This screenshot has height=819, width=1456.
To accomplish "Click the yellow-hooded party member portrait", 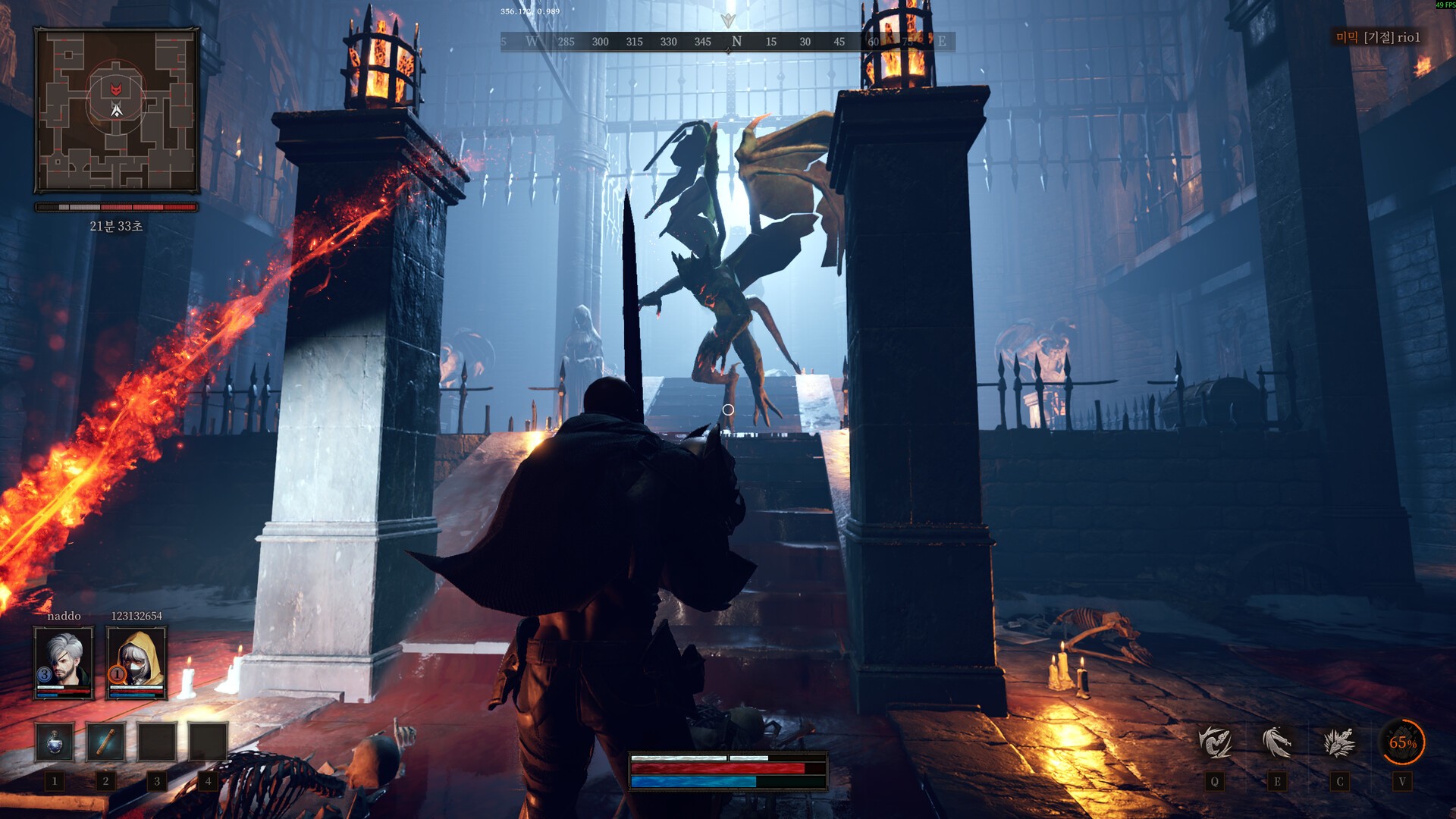I will point(136,662).
